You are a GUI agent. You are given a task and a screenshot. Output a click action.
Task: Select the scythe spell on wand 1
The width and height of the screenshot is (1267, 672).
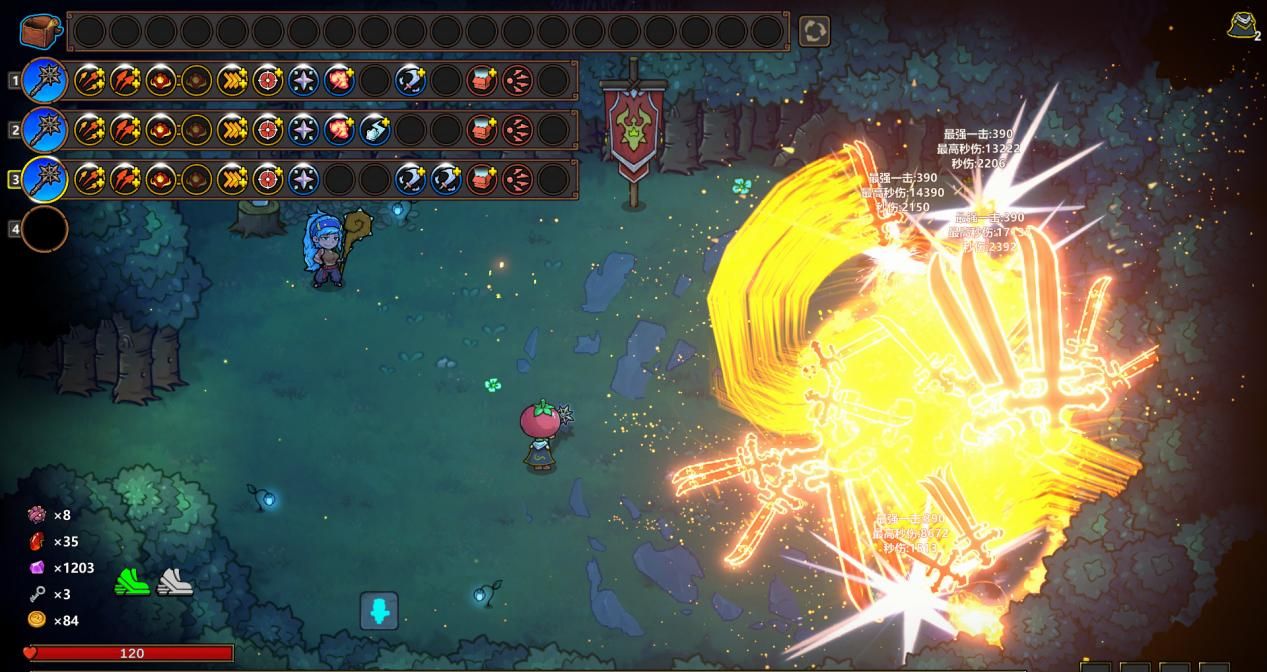(410, 80)
